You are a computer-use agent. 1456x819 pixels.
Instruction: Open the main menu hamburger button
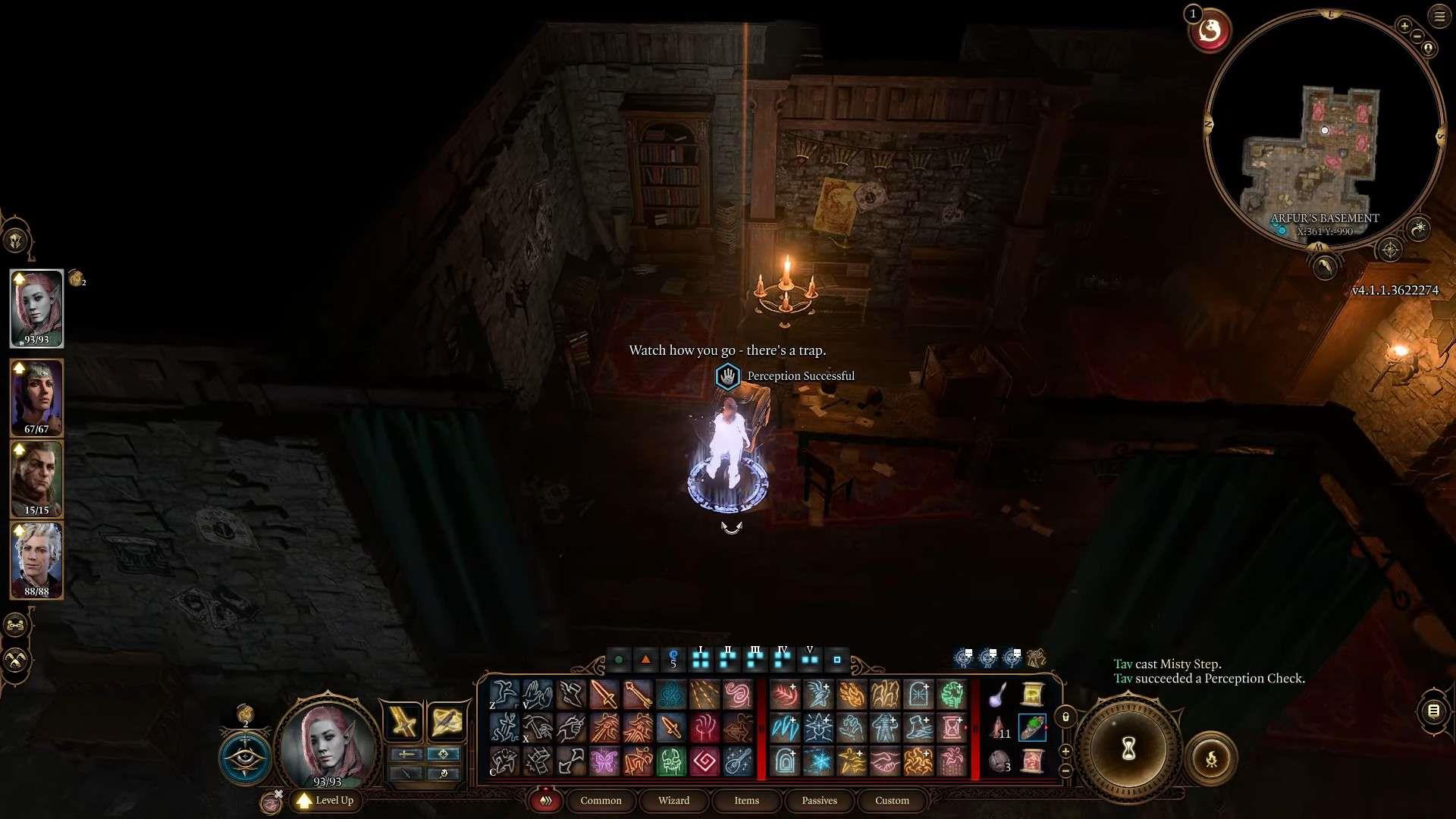pos(1439,16)
